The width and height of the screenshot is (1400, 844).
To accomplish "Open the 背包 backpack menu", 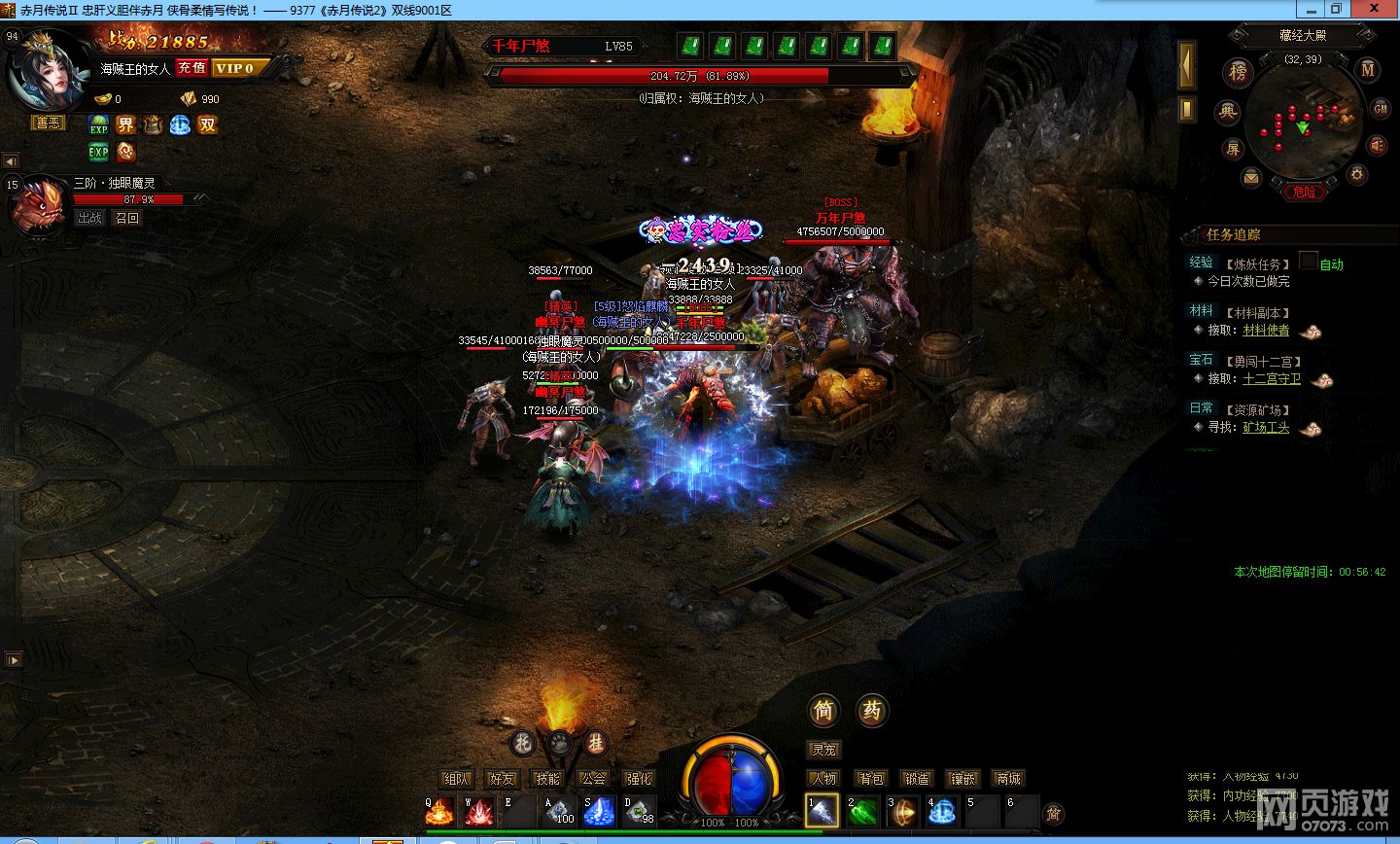I will point(871,778).
